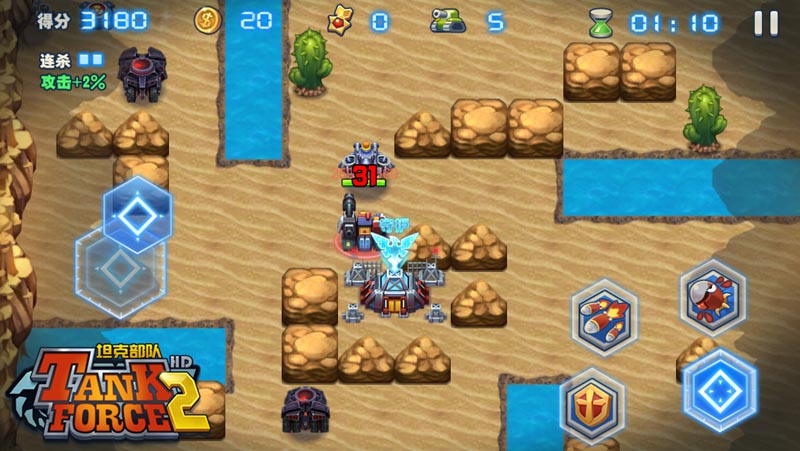
Task: Use the red spiked bomb skill
Action: tap(712, 297)
